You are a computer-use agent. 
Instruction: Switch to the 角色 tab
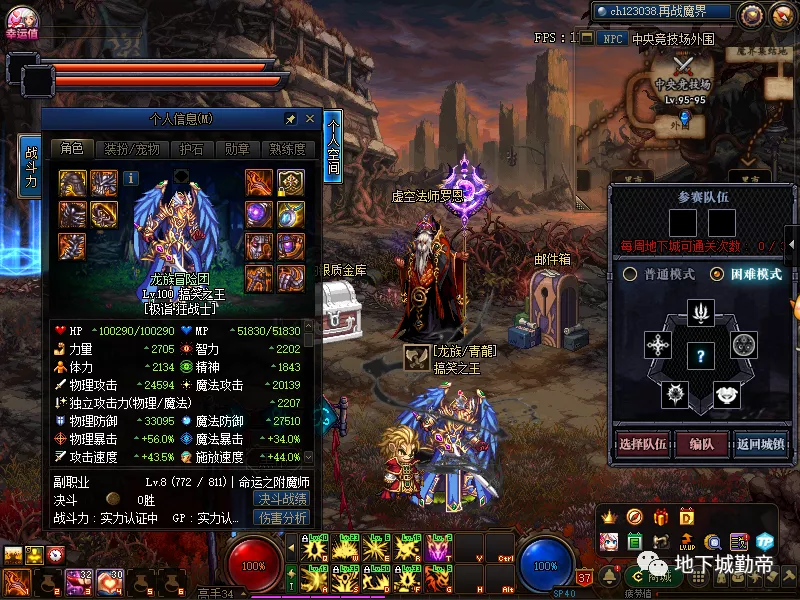point(72,149)
